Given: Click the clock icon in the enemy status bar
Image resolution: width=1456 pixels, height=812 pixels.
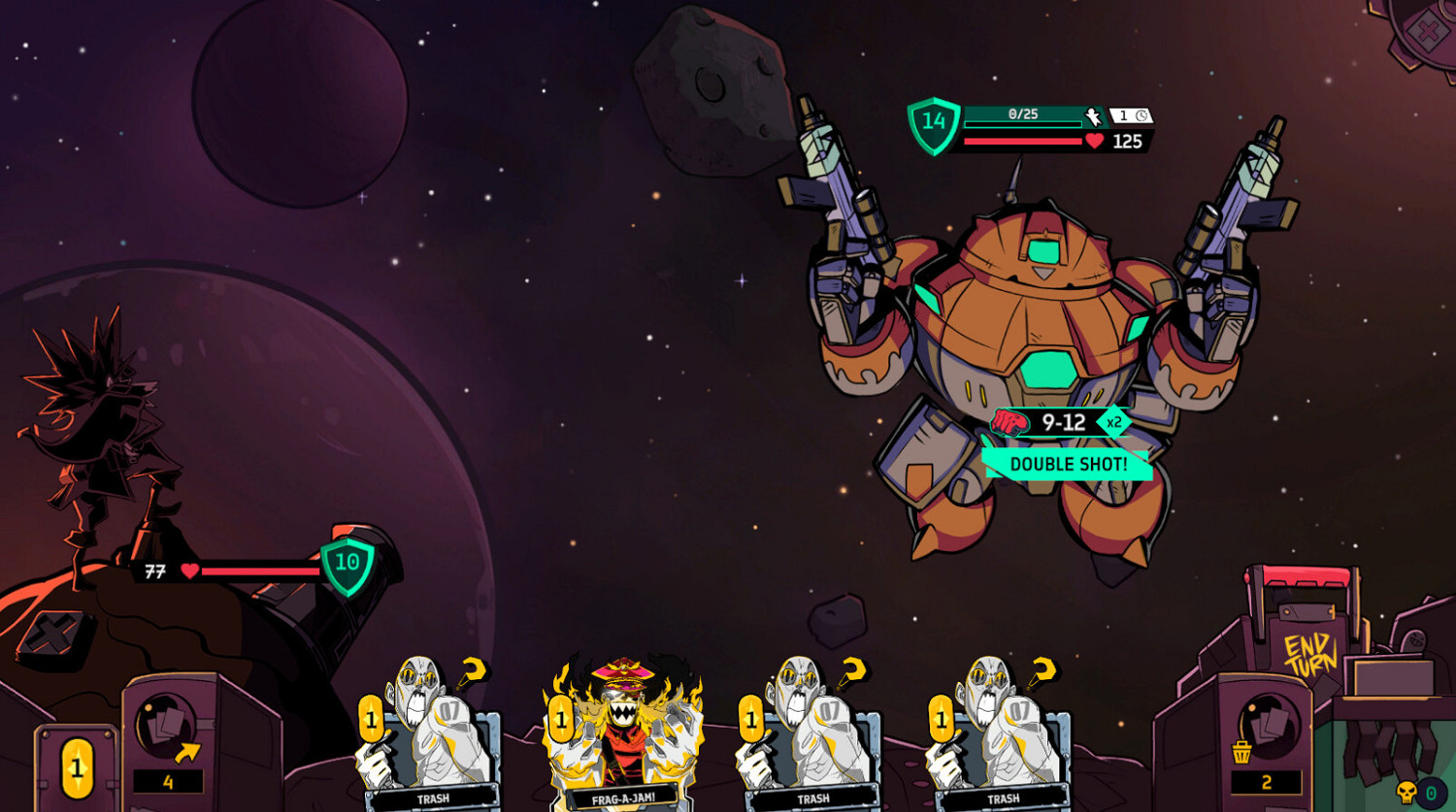Looking at the screenshot, I should 1142,114.
